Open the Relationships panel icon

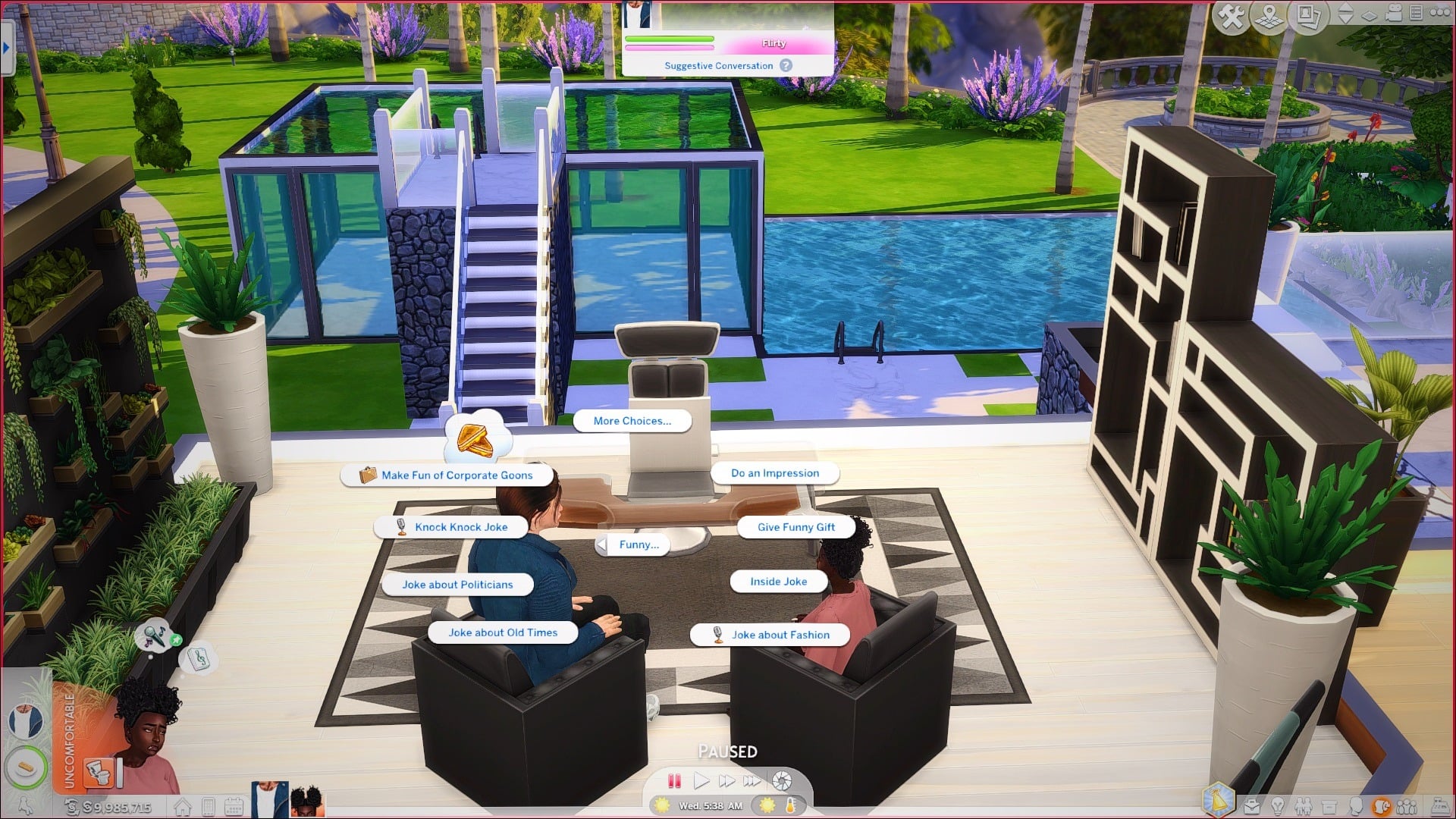[x=1304, y=806]
